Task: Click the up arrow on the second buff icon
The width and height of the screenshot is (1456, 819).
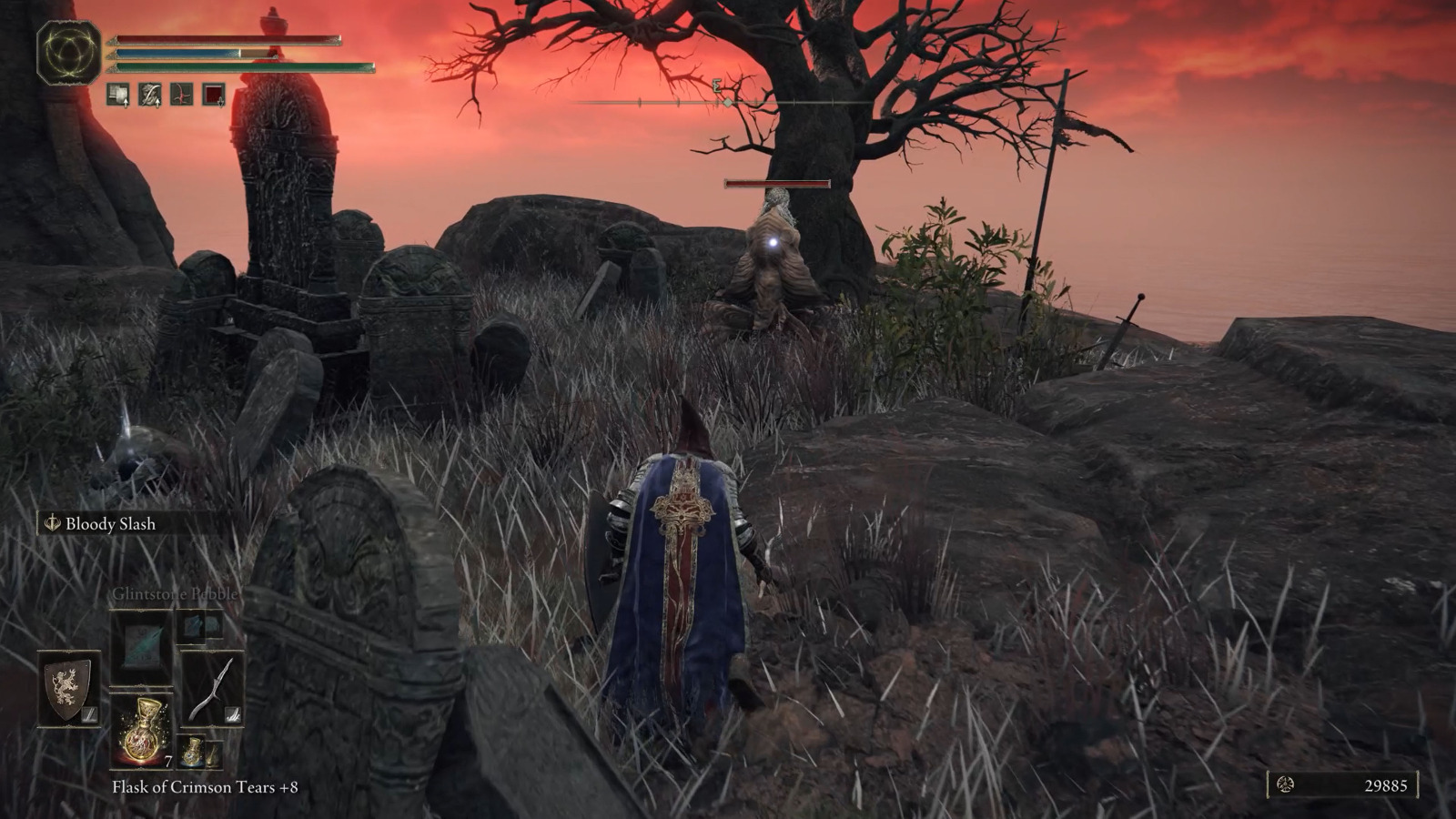Action: click(x=157, y=103)
